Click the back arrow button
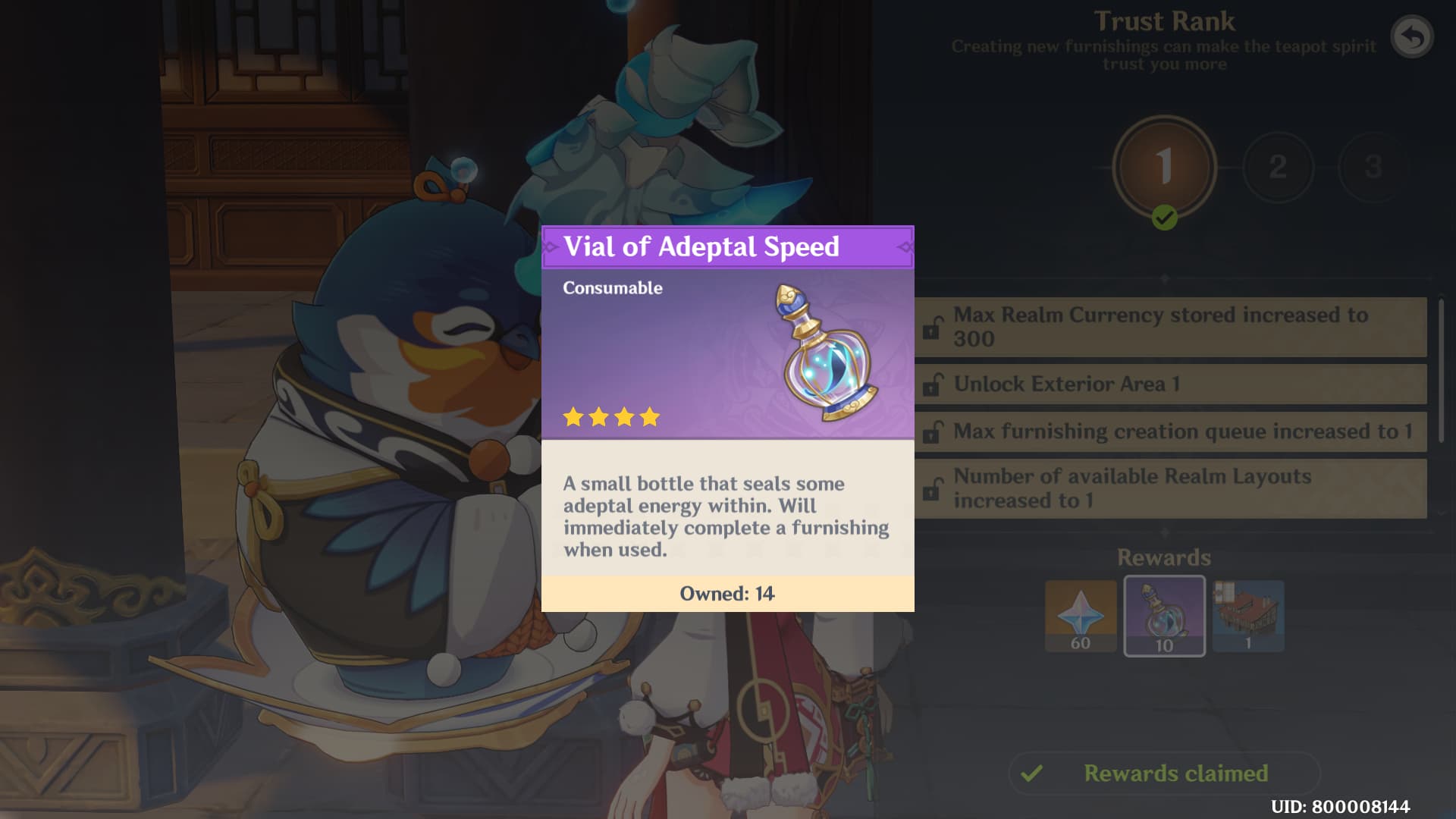Screen dimensions: 1456x819 tap(1411, 36)
